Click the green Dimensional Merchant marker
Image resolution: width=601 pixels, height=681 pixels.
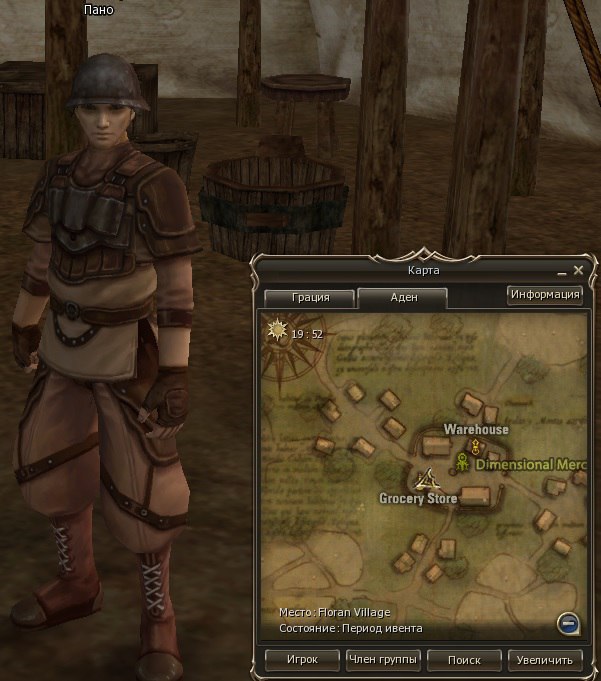click(463, 463)
